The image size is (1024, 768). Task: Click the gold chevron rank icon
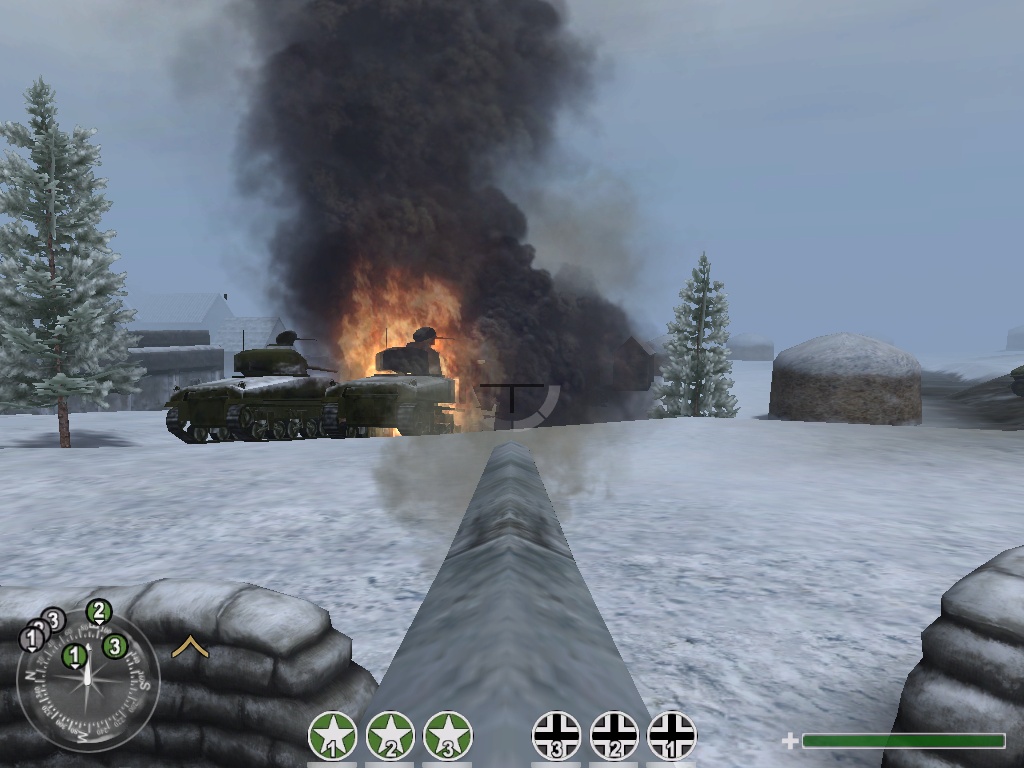coord(190,648)
